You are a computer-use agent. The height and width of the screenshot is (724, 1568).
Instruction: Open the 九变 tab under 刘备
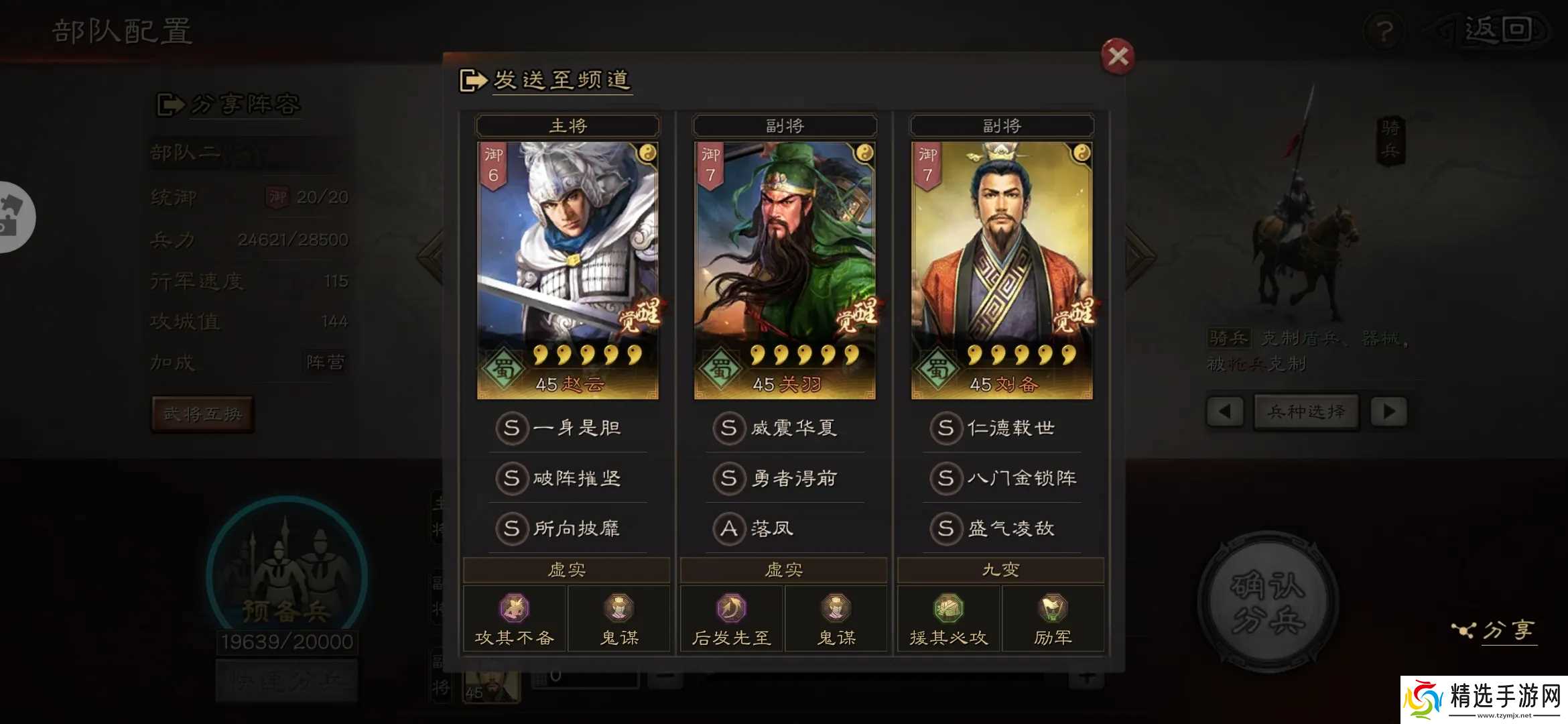pyautogui.click(x=1000, y=569)
